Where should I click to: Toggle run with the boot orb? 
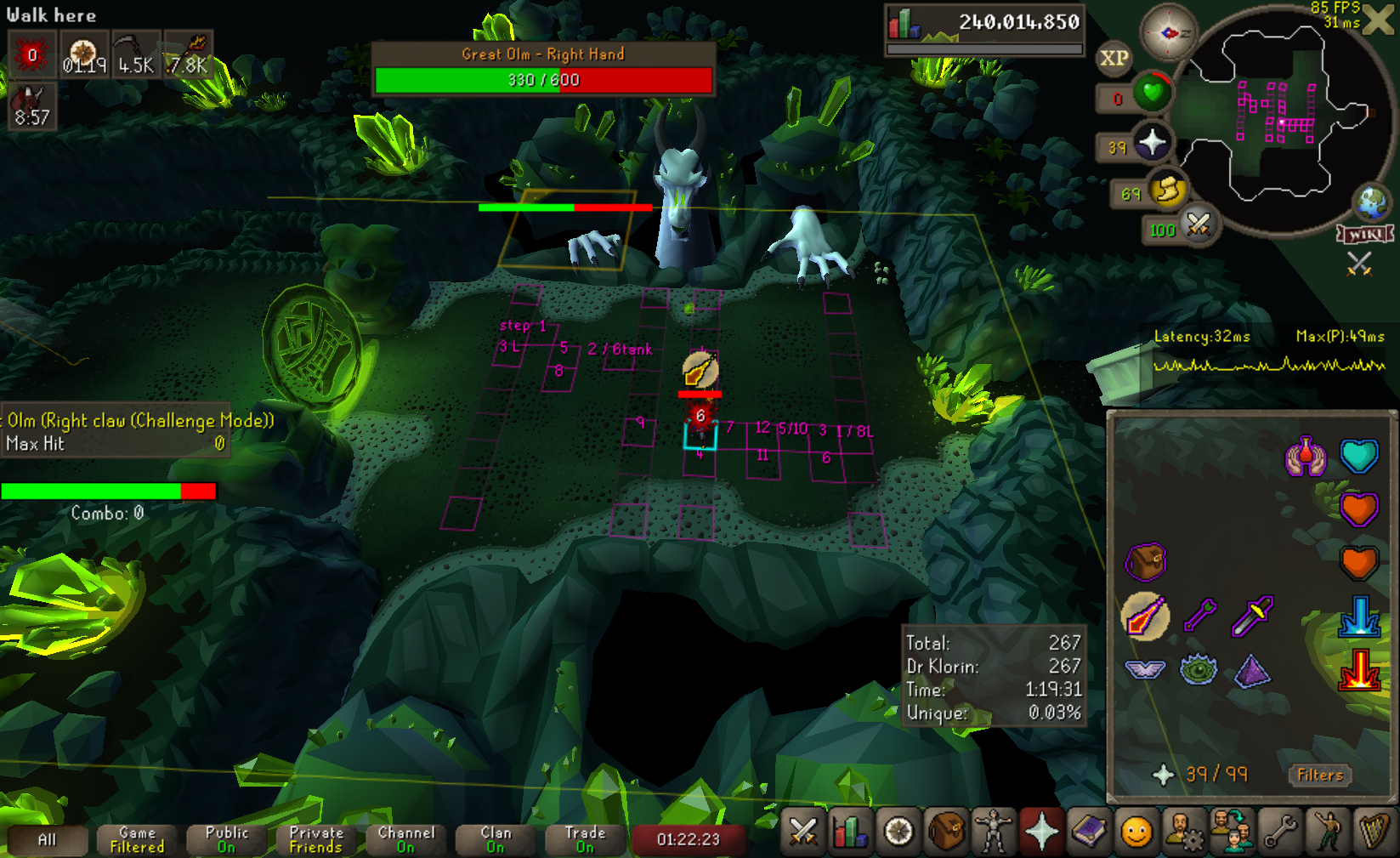coord(1168,190)
